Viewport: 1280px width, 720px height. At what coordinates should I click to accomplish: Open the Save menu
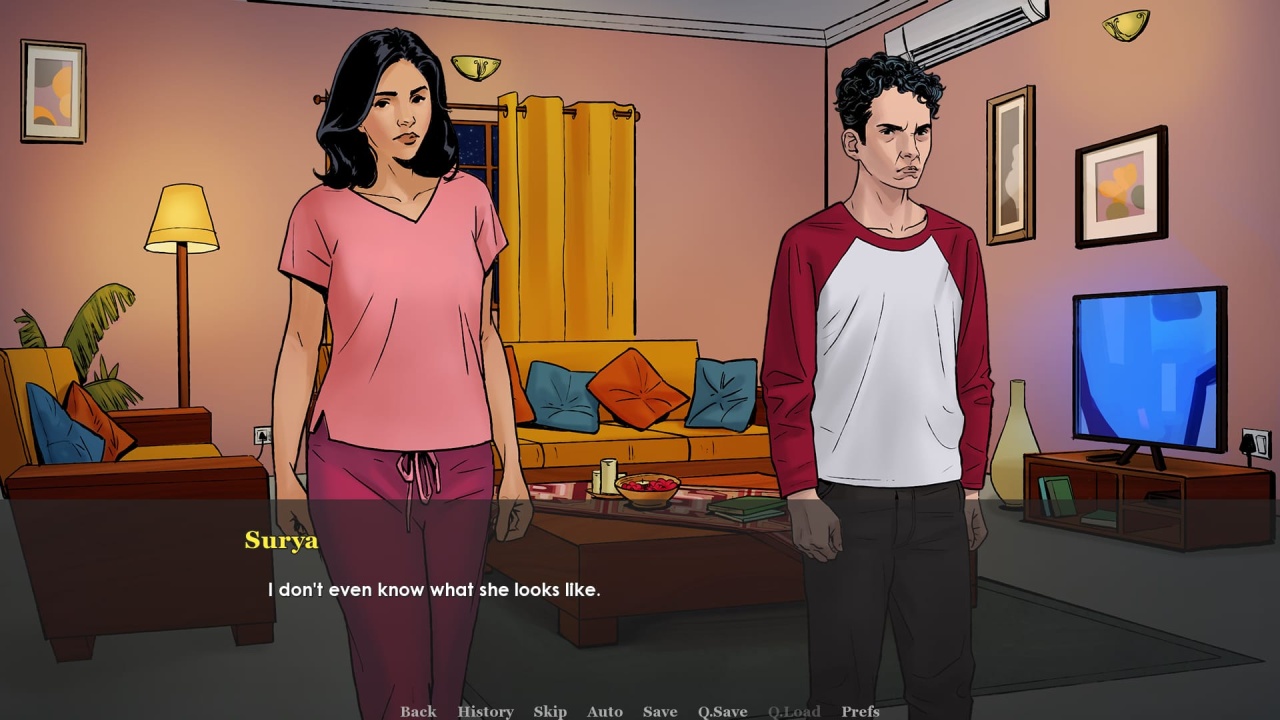click(x=660, y=711)
